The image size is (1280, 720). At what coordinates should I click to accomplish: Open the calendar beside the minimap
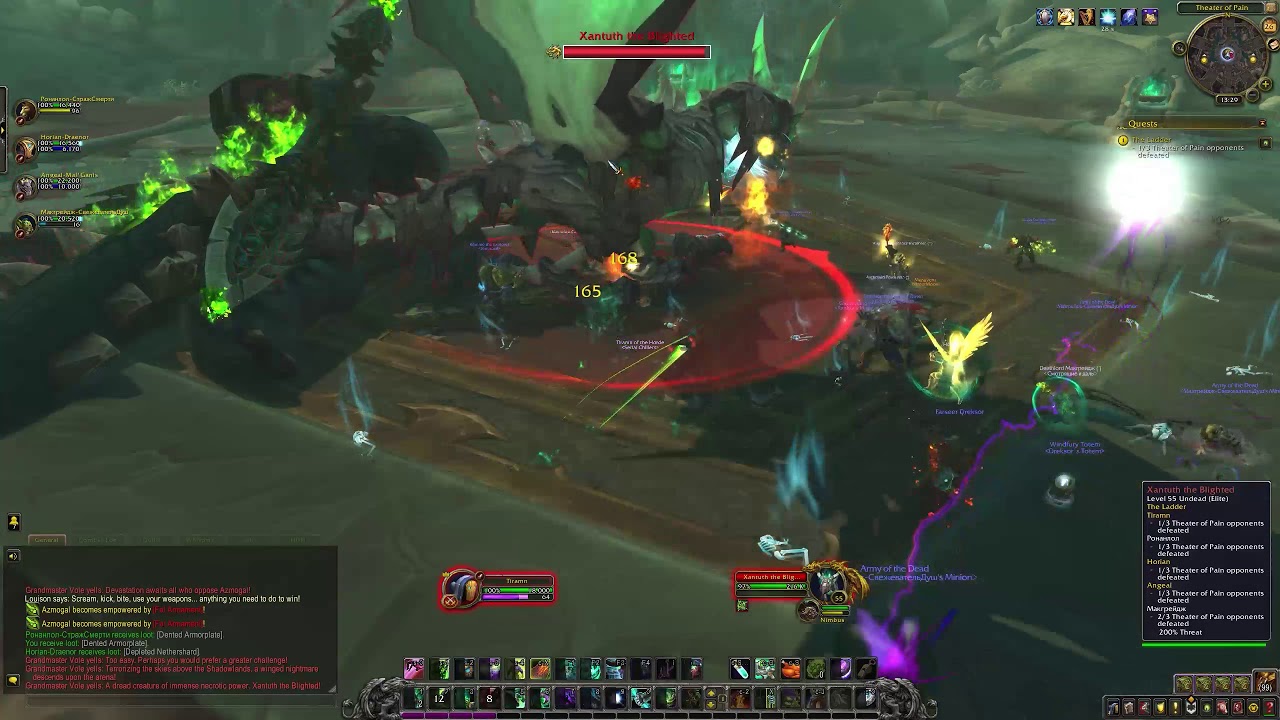pyautogui.click(x=1268, y=26)
